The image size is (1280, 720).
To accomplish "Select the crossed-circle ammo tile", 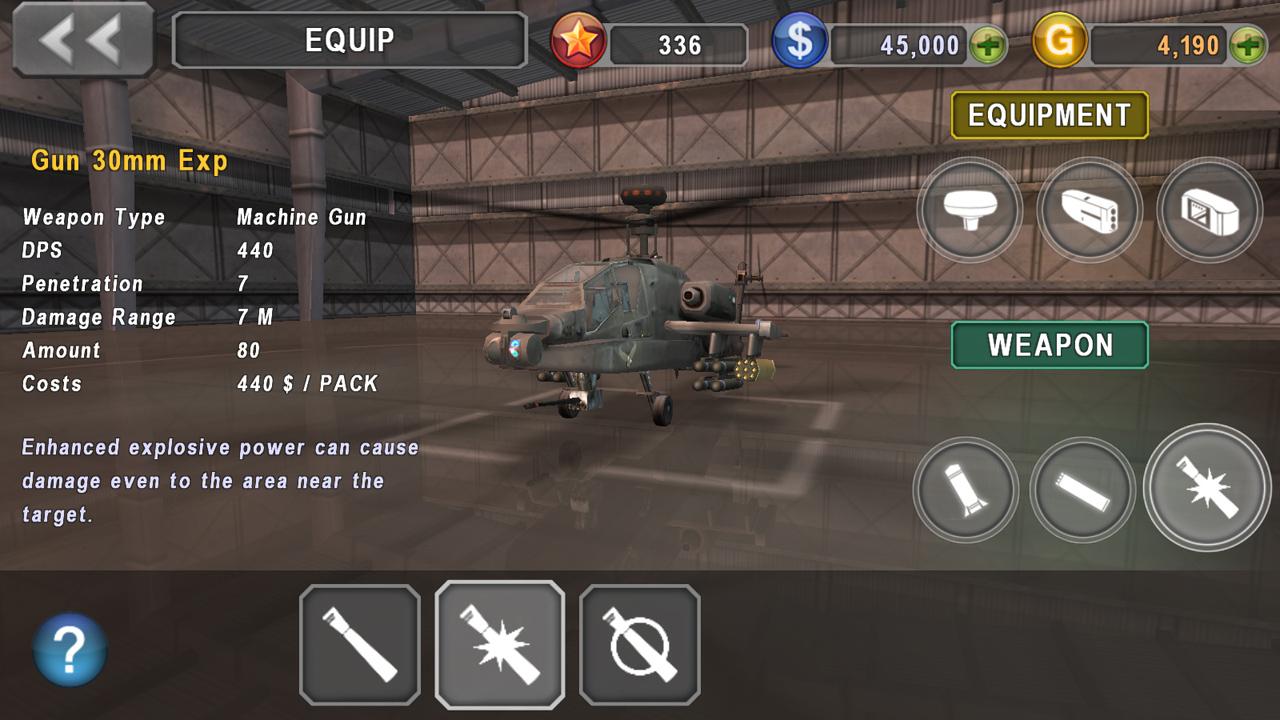I will [640, 645].
